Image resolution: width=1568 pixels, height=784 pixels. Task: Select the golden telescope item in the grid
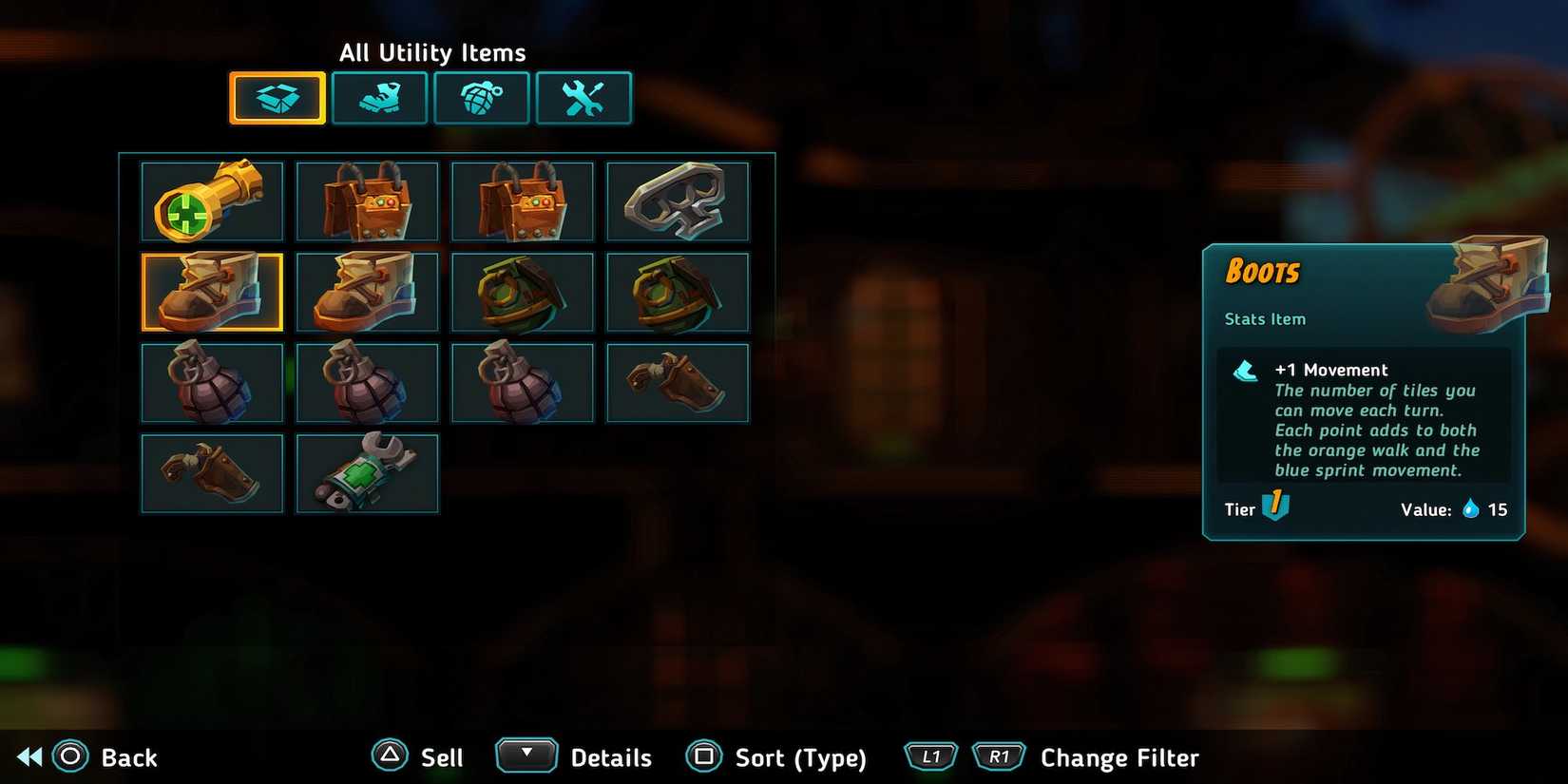point(211,201)
